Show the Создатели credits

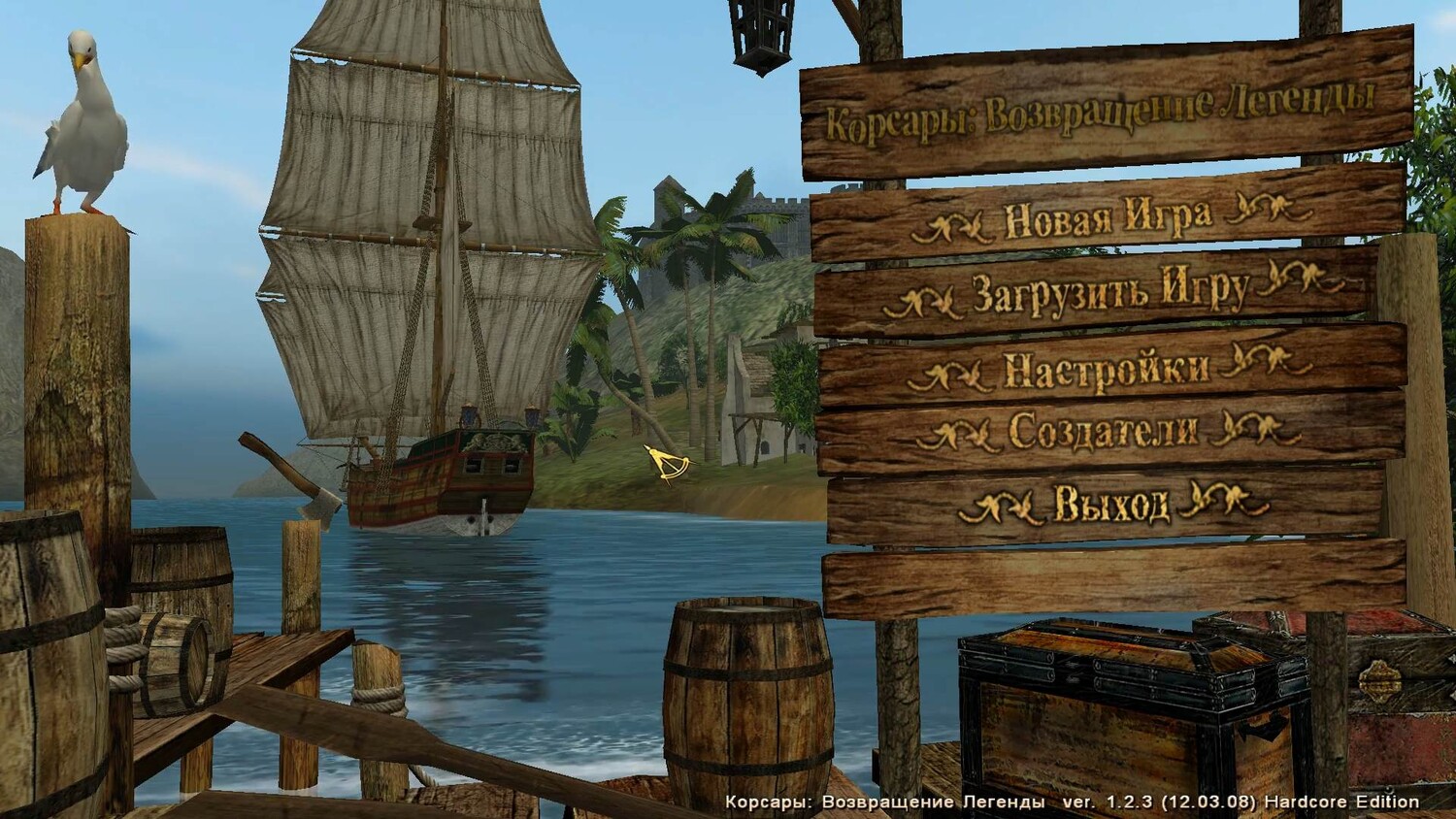tap(1104, 431)
